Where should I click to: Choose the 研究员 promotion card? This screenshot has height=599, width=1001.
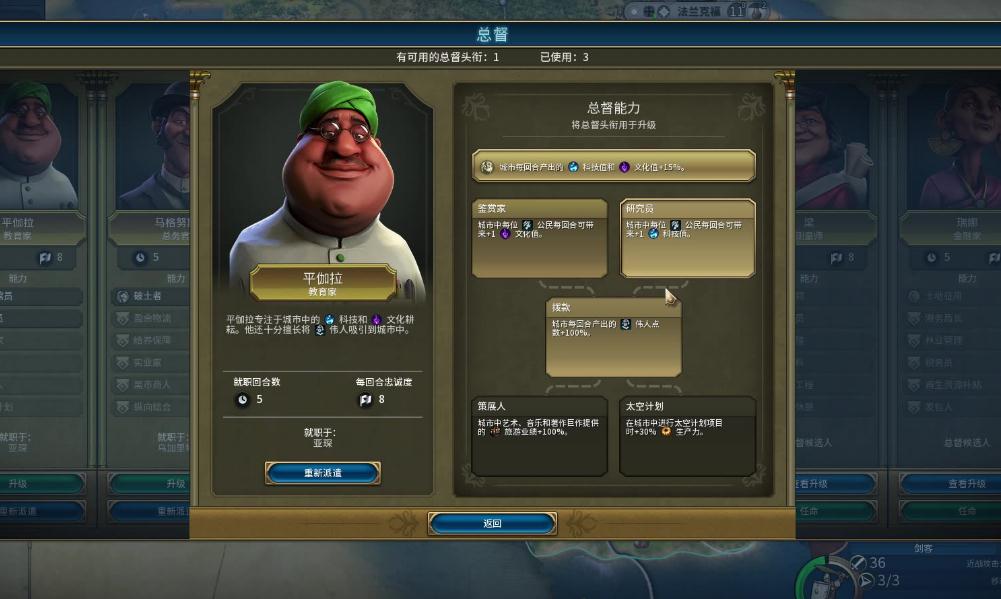tap(688, 238)
